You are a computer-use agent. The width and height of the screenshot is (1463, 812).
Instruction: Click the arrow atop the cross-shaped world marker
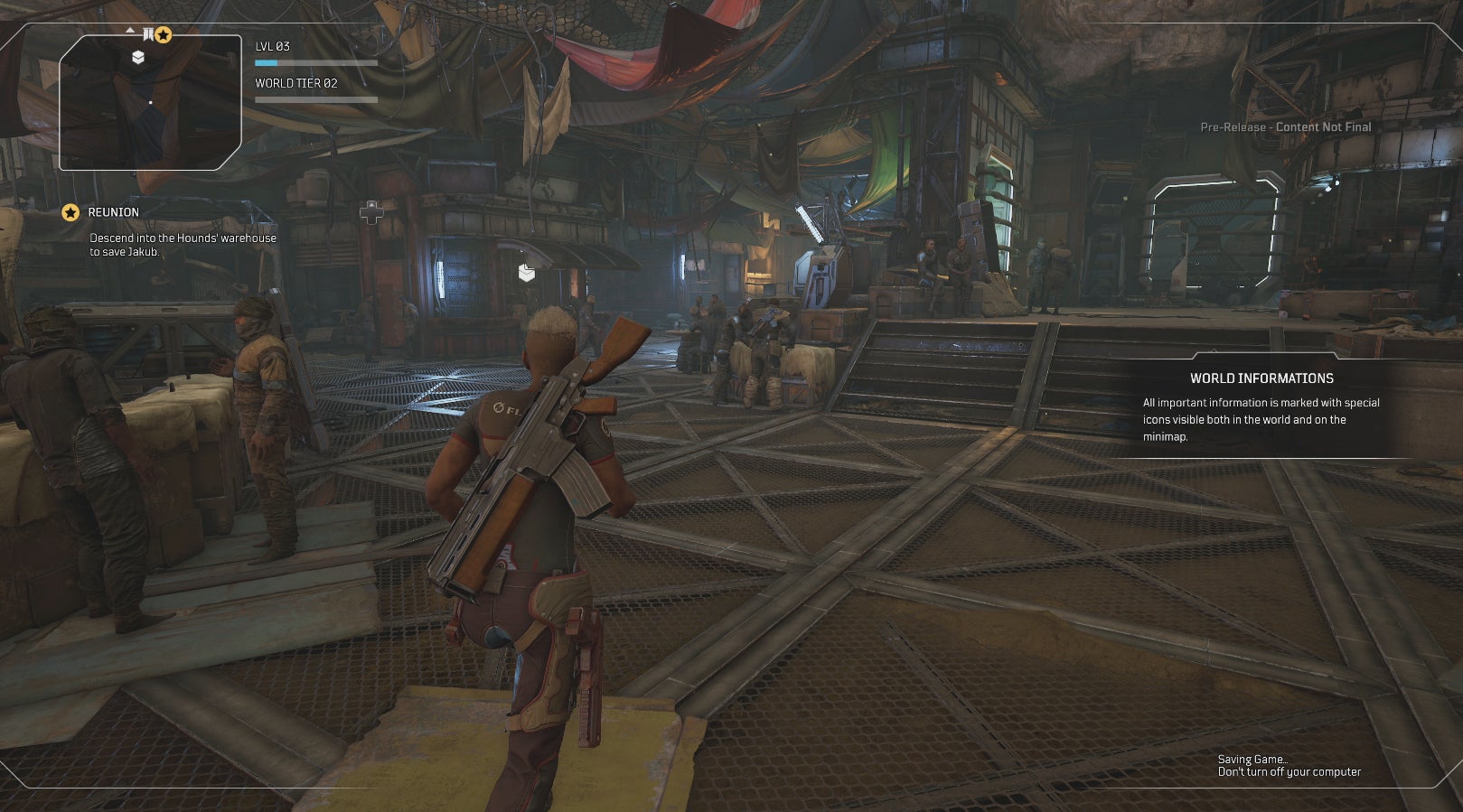point(371,203)
